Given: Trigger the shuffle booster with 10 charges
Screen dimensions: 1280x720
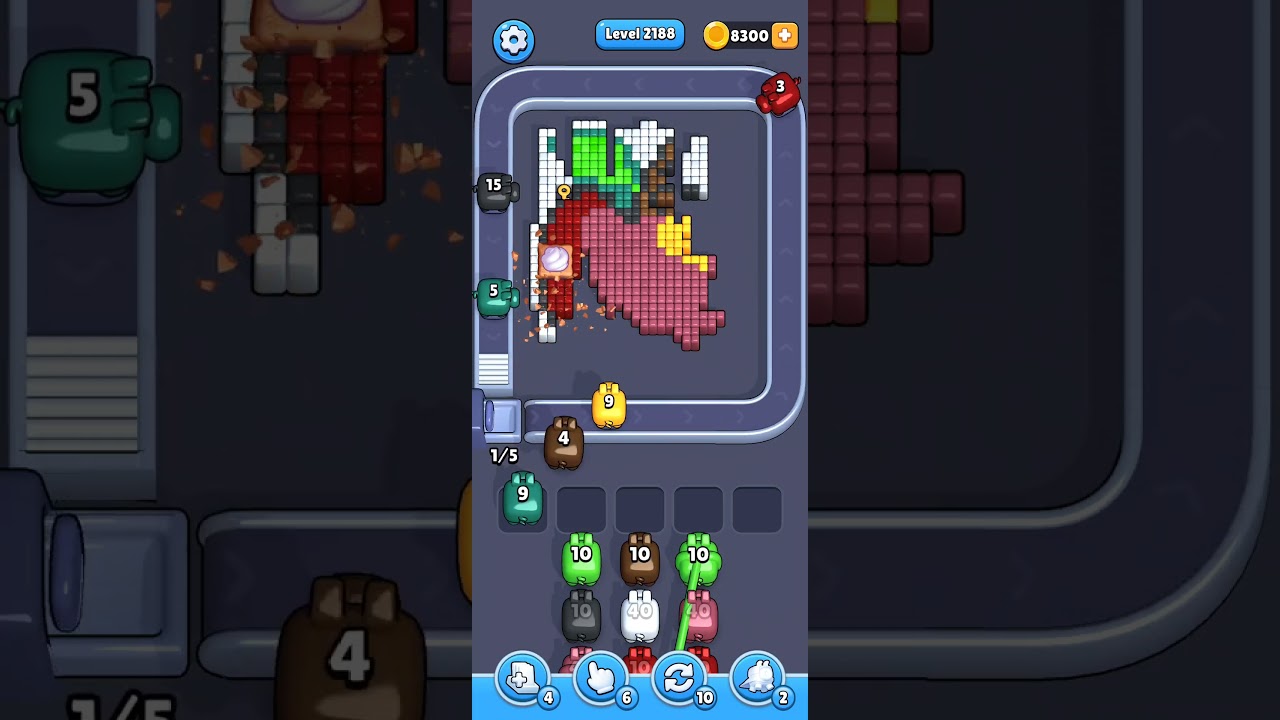Looking at the screenshot, I should pos(678,678).
